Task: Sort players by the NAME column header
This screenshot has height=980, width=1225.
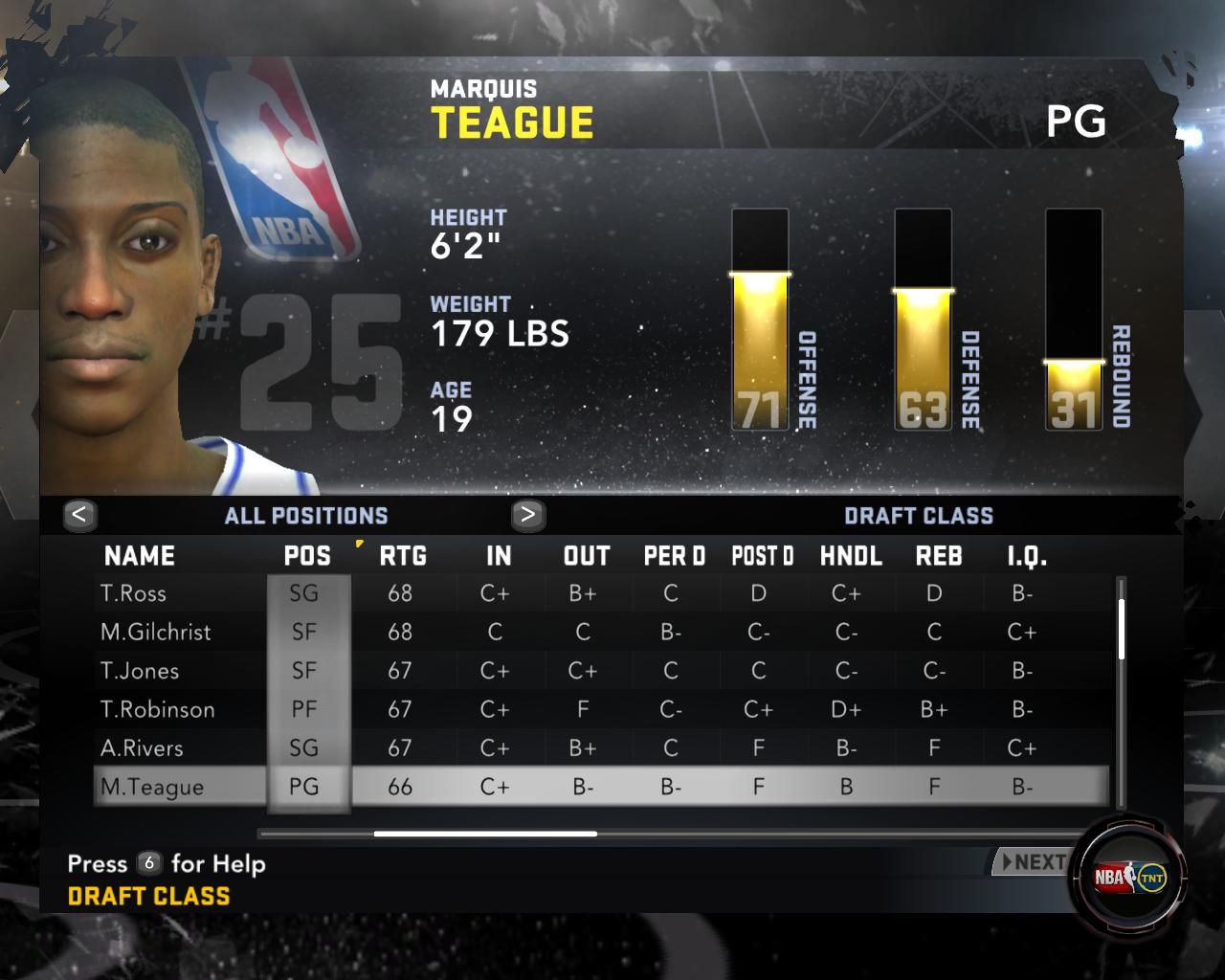Action: (x=140, y=556)
